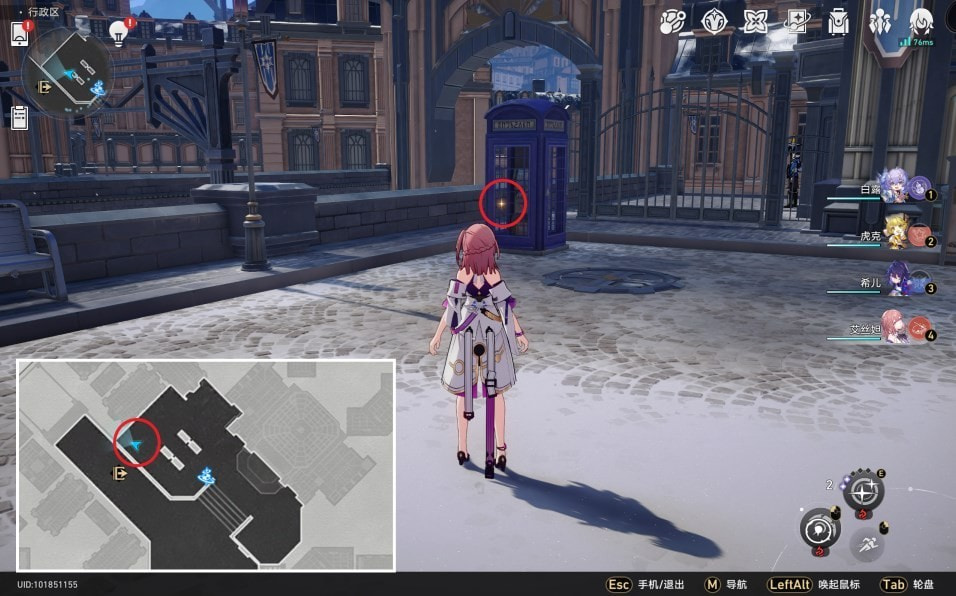This screenshot has height=596, width=956.
Task: Switch to party member 艾丝妲
Action: pos(896,329)
